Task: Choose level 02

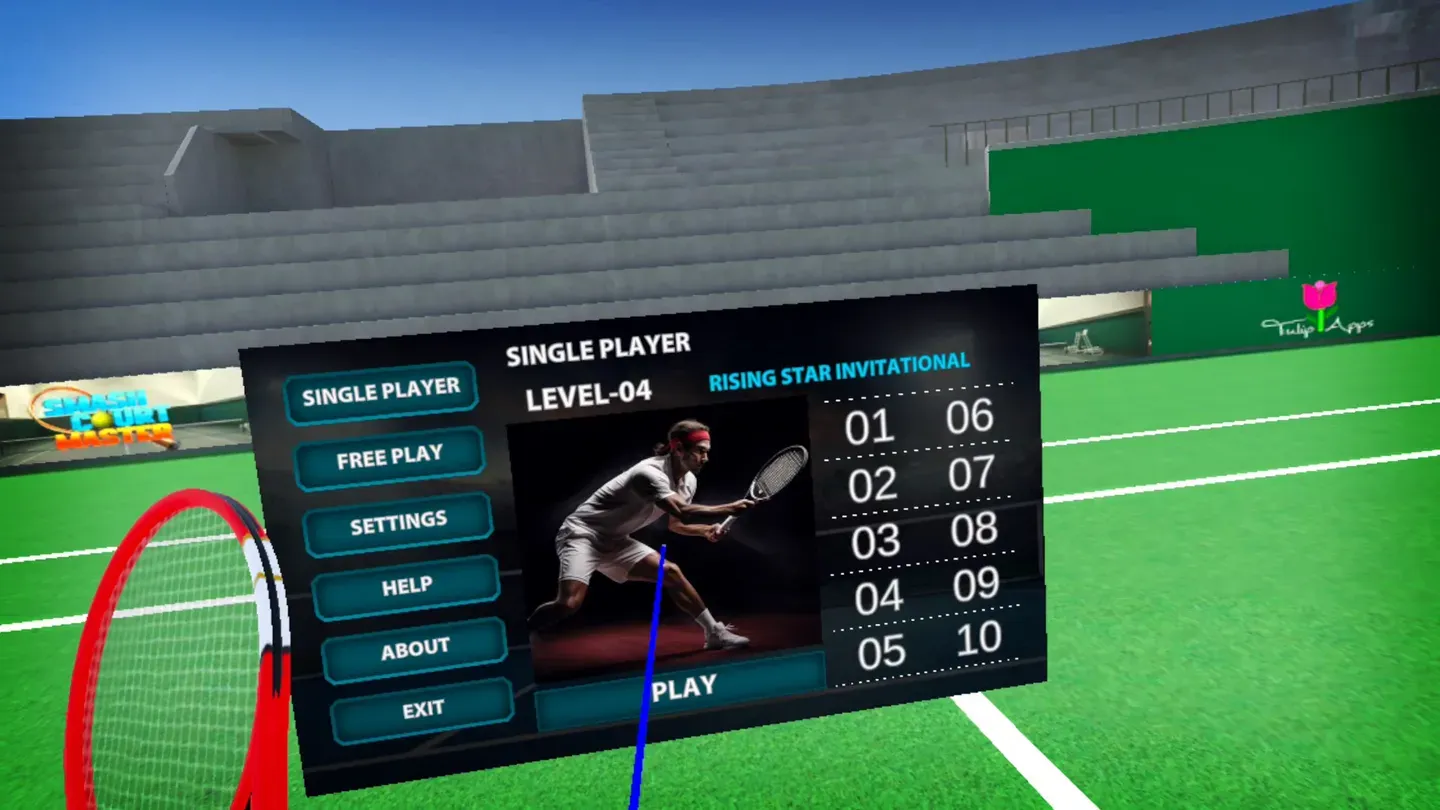Action: tap(873, 485)
